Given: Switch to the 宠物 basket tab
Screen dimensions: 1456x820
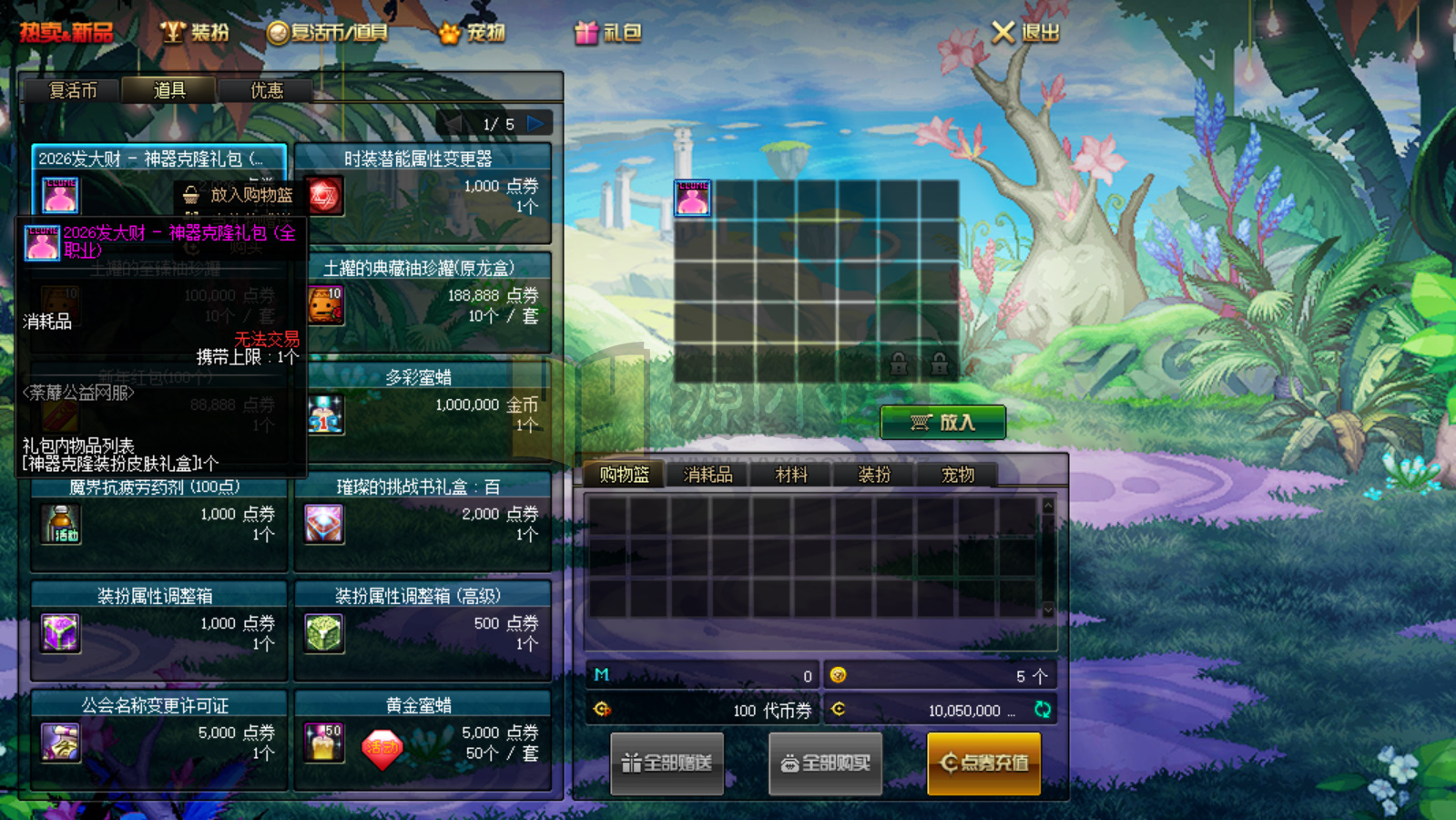Looking at the screenshot, I should click(957, 474).
